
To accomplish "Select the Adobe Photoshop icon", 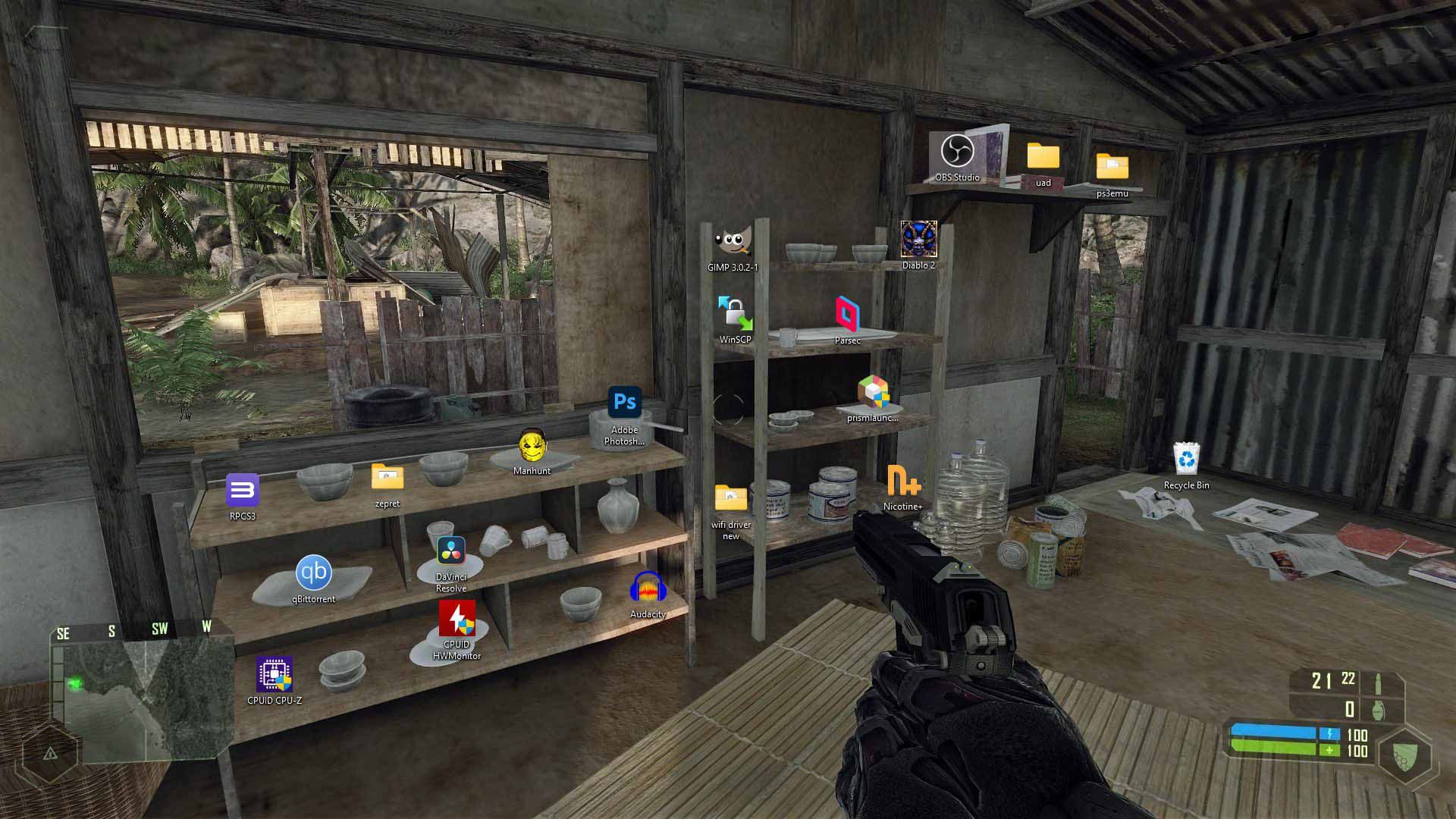I will point(623,402).
